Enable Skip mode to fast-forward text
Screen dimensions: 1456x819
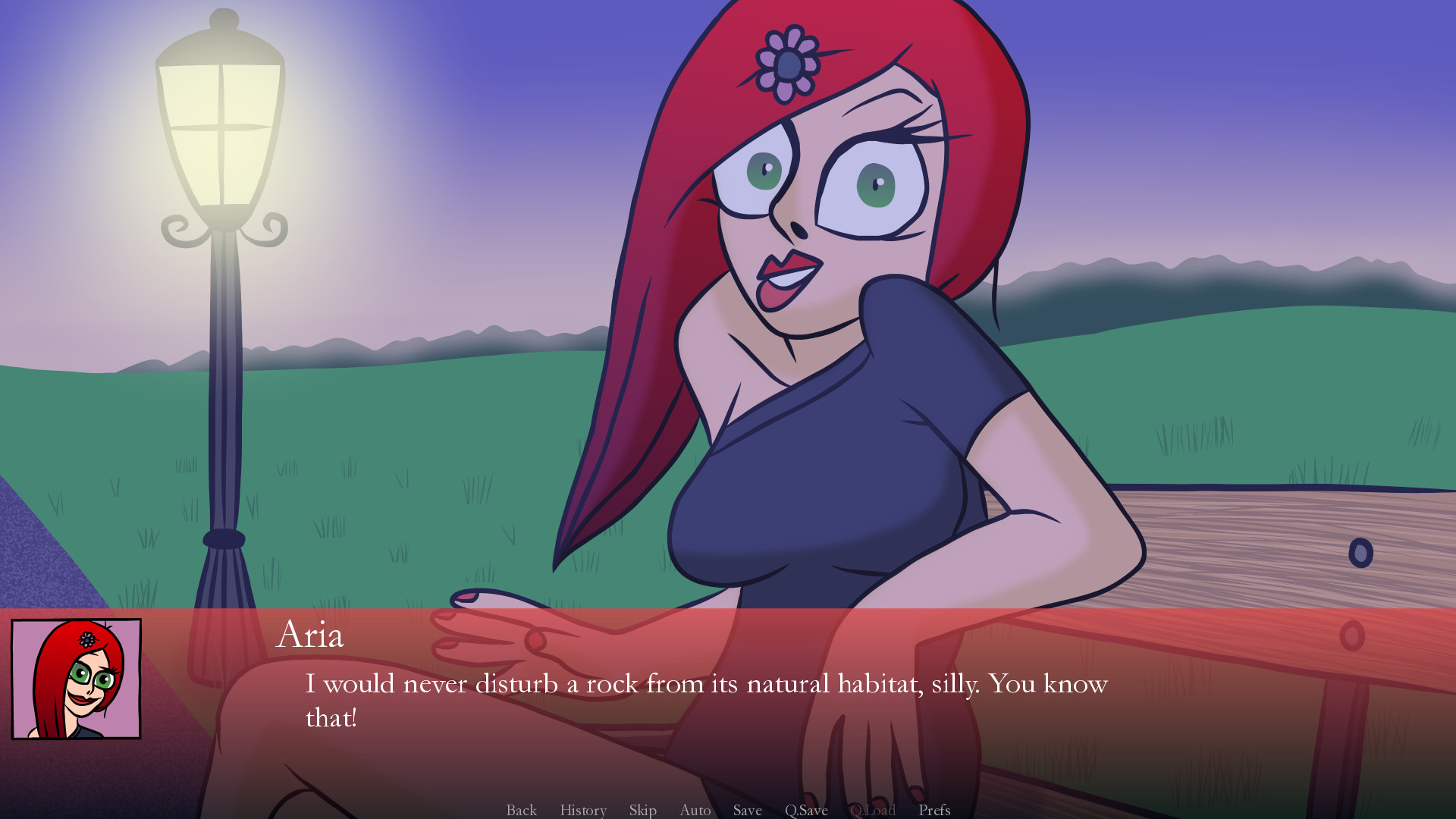[x=642, y=810]
